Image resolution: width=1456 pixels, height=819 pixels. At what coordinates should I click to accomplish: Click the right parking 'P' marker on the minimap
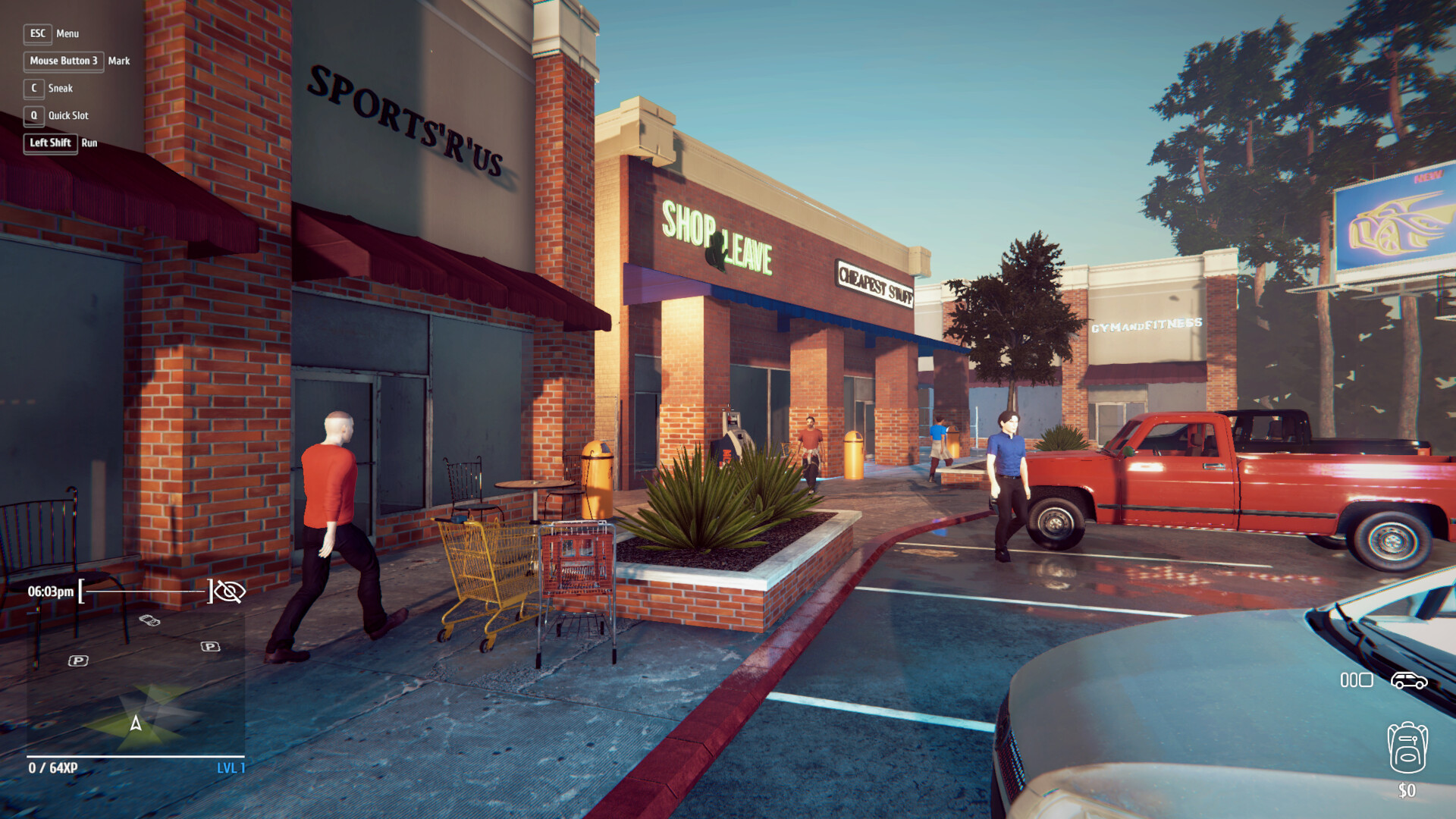point(210,646)
